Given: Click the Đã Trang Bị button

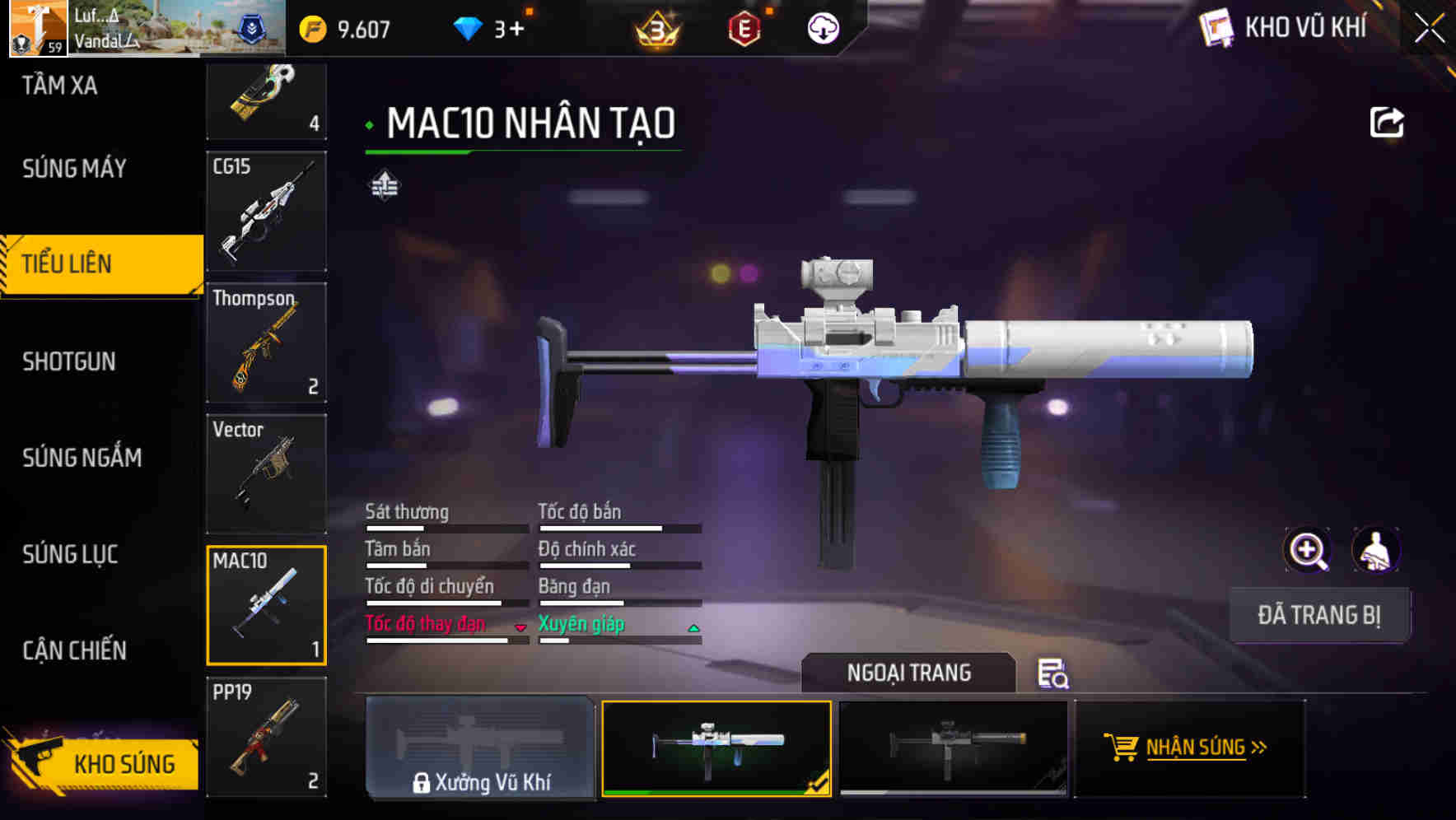Looking at the screenshot, I should coord(1318,615).
